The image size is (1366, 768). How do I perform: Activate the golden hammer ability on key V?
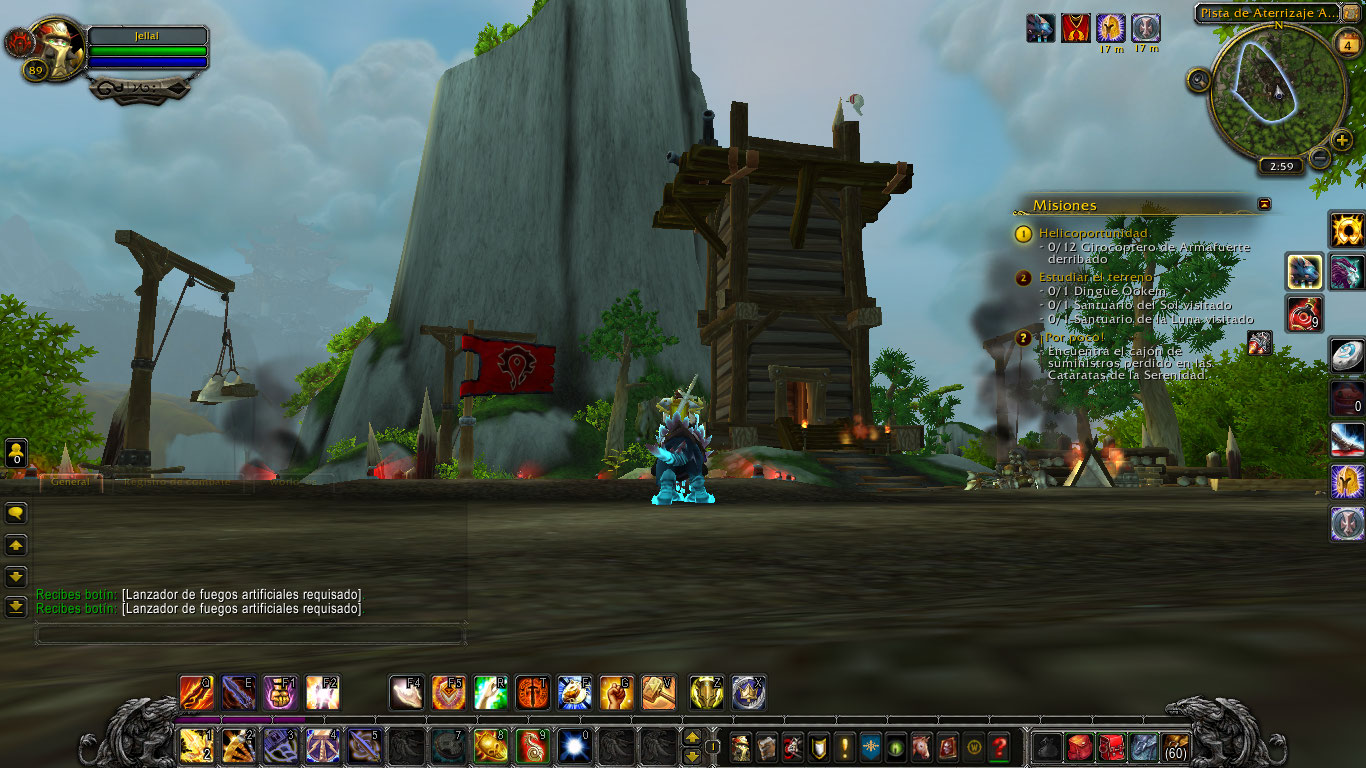658,692
